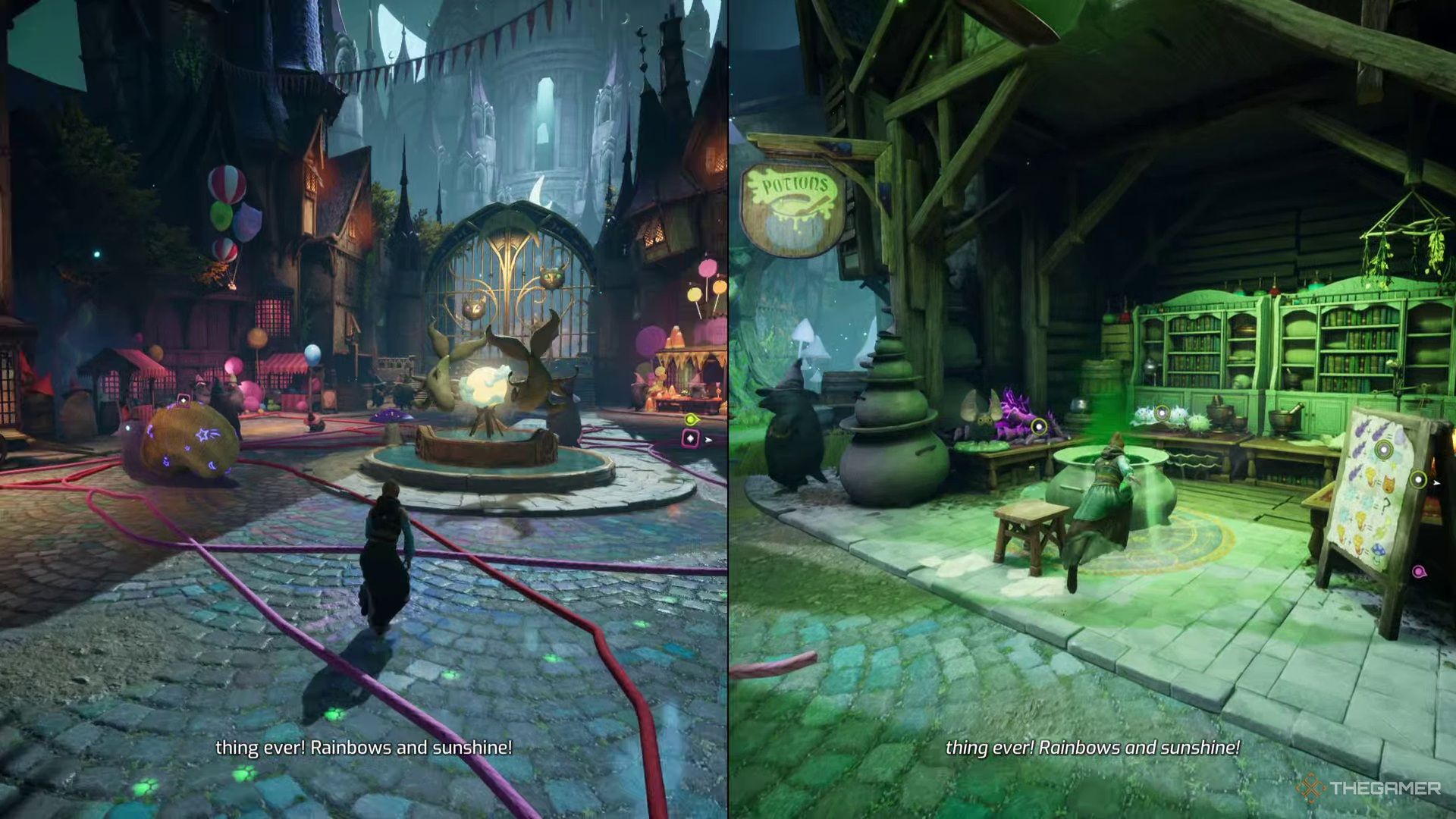
Task: Expand the right screen's marker pointer arrow
Action: point(1436,484)
